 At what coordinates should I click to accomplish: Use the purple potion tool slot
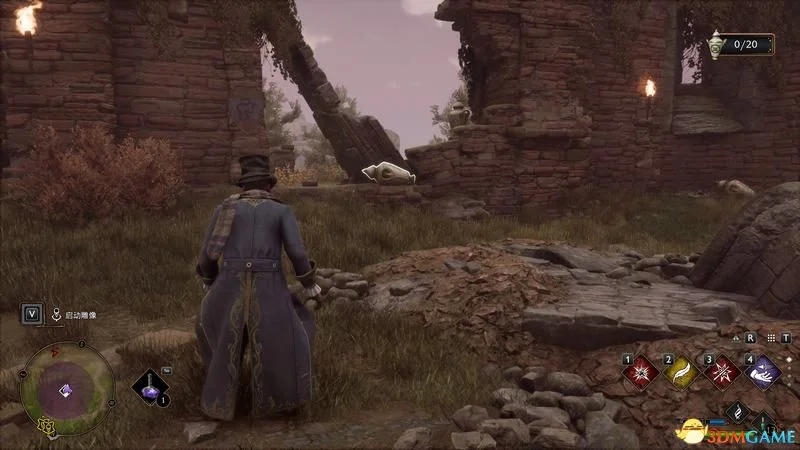pos(151,387)
